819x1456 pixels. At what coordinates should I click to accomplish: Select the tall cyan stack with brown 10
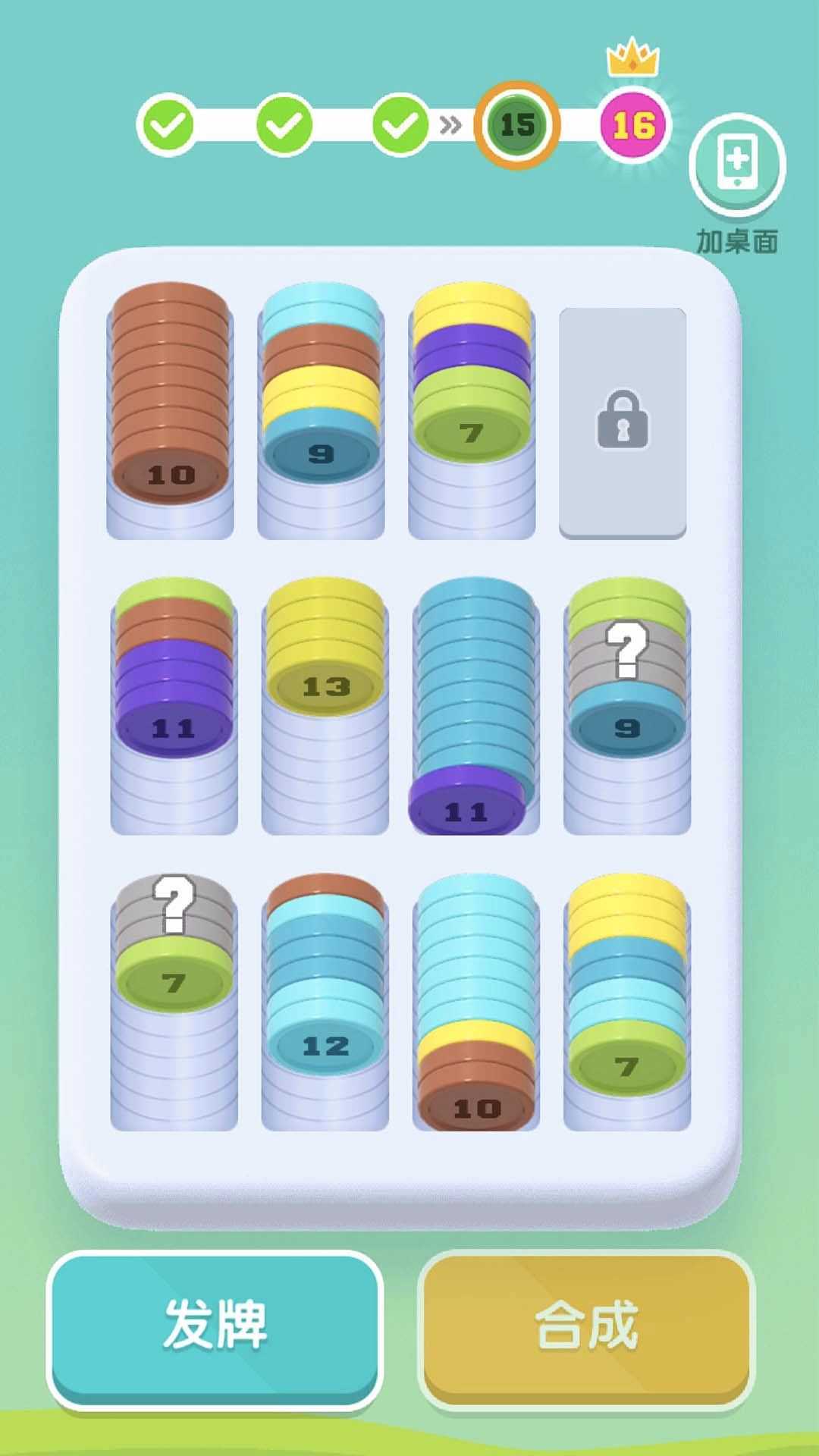click(476, 1001)
